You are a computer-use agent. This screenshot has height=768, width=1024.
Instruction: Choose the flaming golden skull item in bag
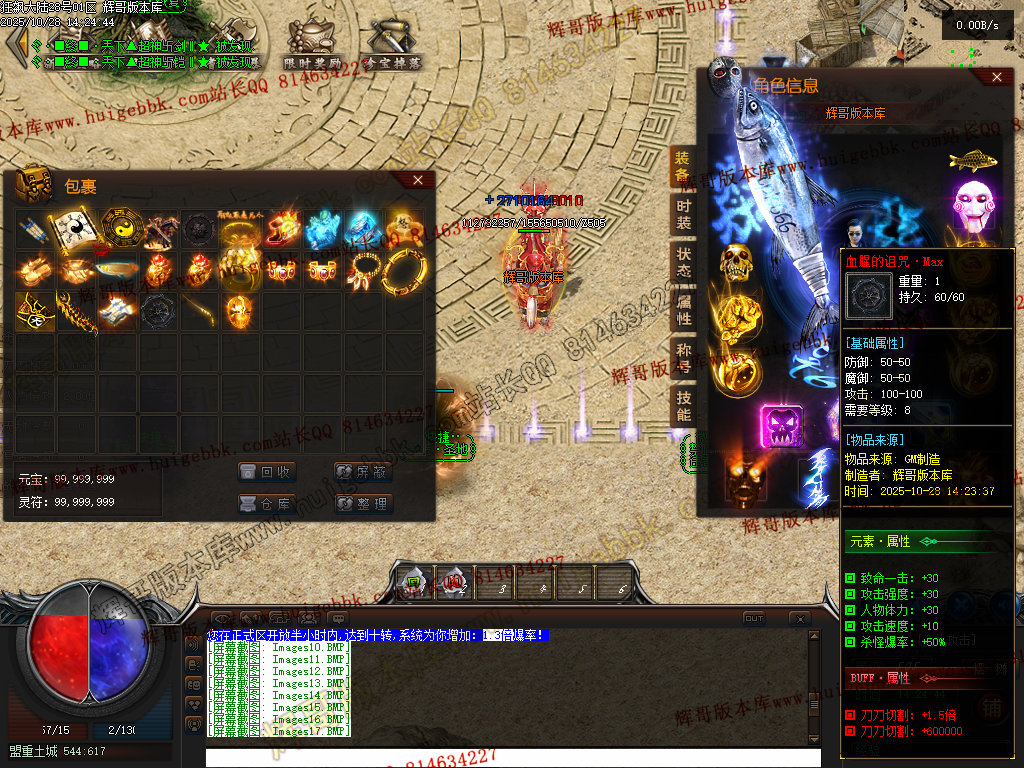[x=238, y=310]
